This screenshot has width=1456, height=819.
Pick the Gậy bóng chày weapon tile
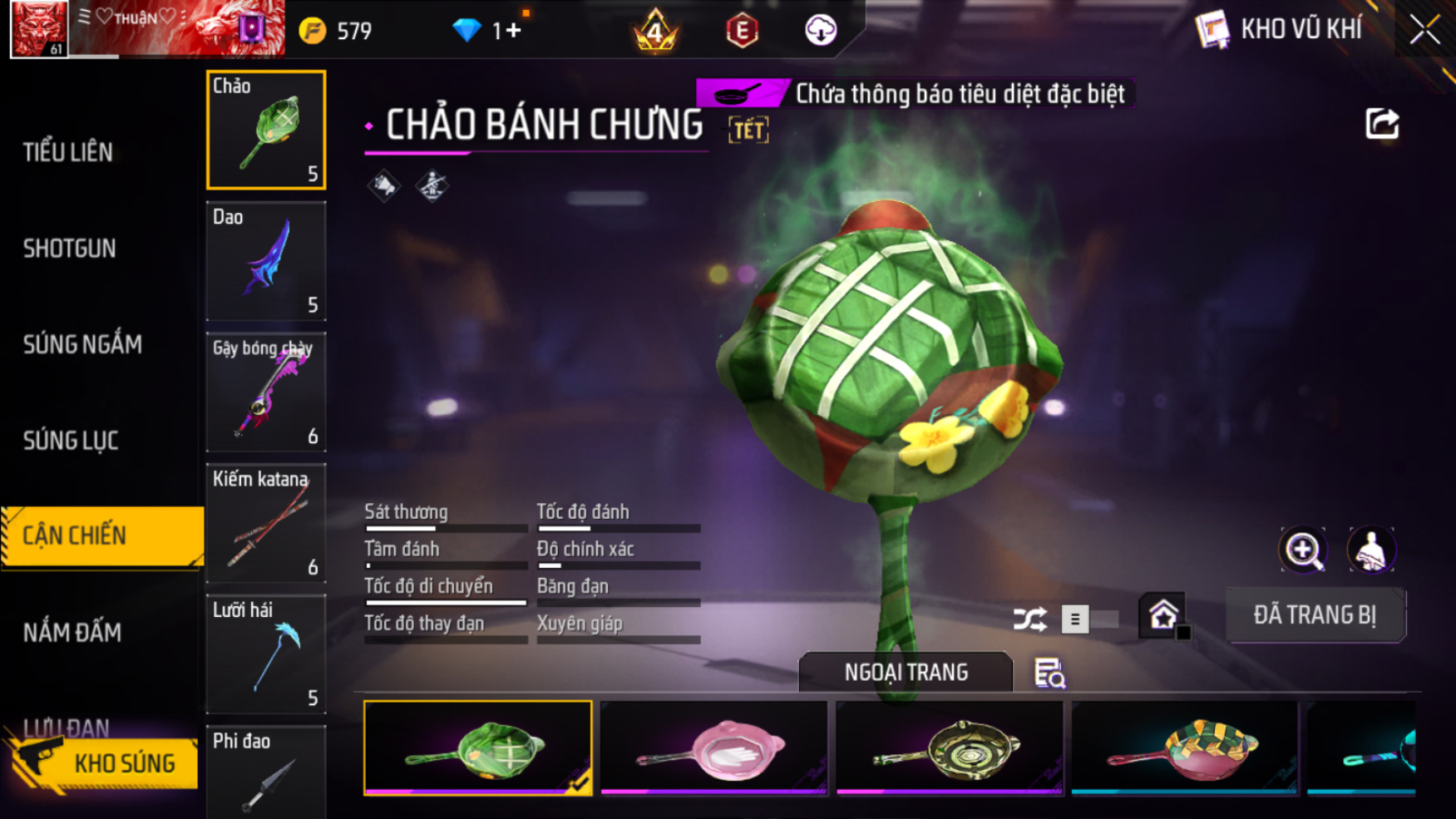[266, 392]
